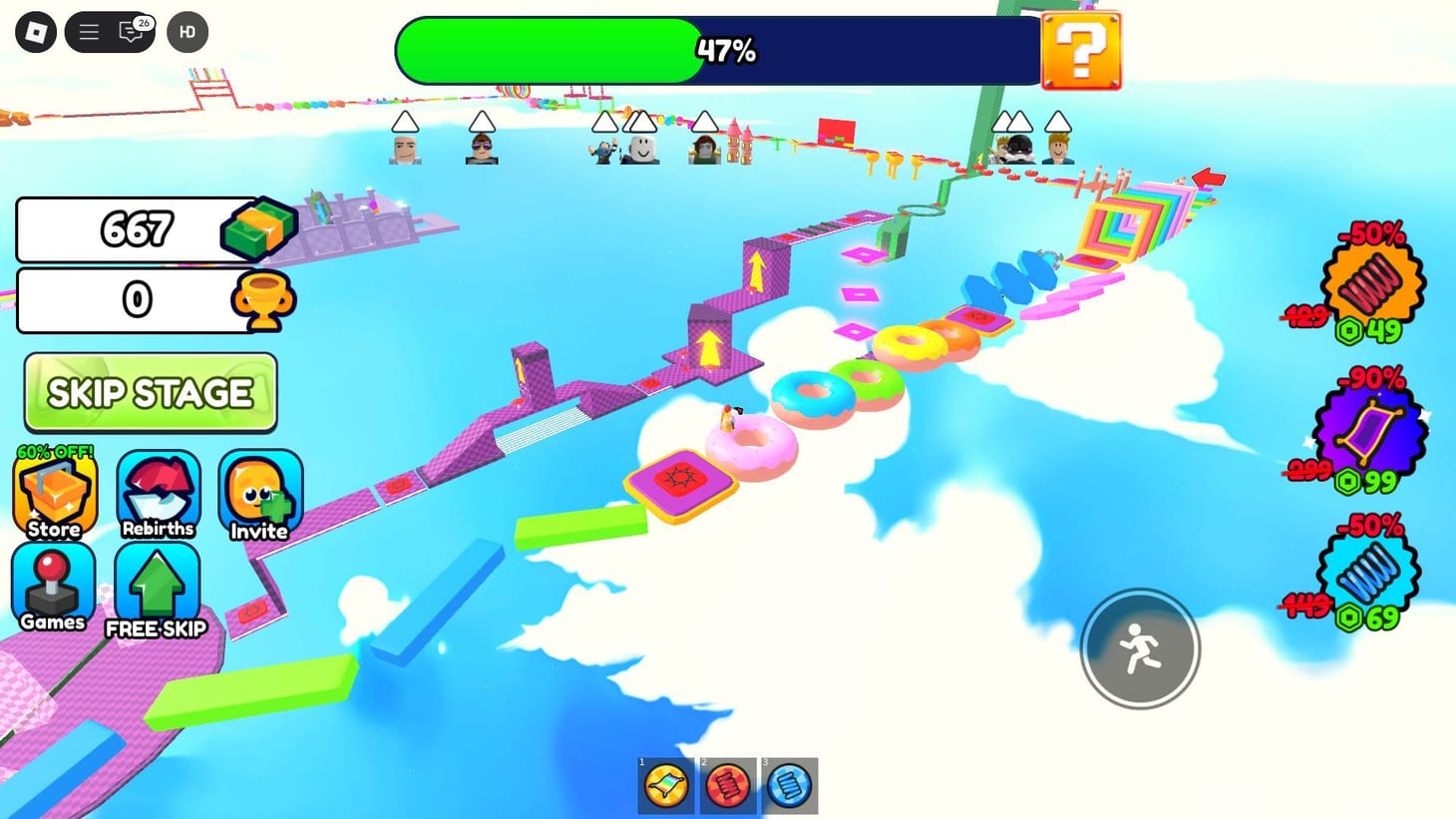The height and width of the screenshot is (819, 1456).
Task: Open the Invite friends panel
Action: [258, 489]
